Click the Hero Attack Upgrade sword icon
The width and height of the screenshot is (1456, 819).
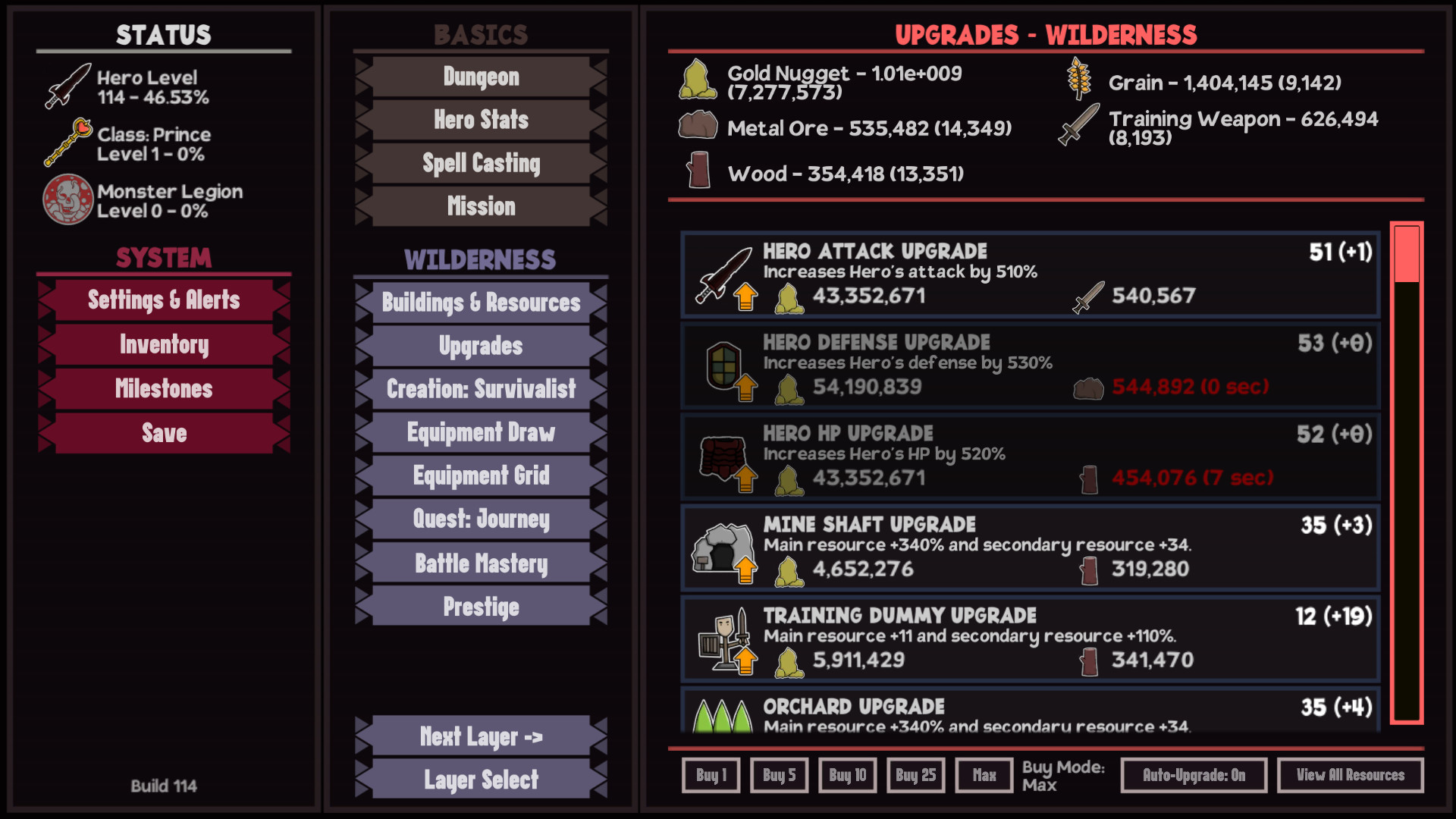(x=726, y=272)
